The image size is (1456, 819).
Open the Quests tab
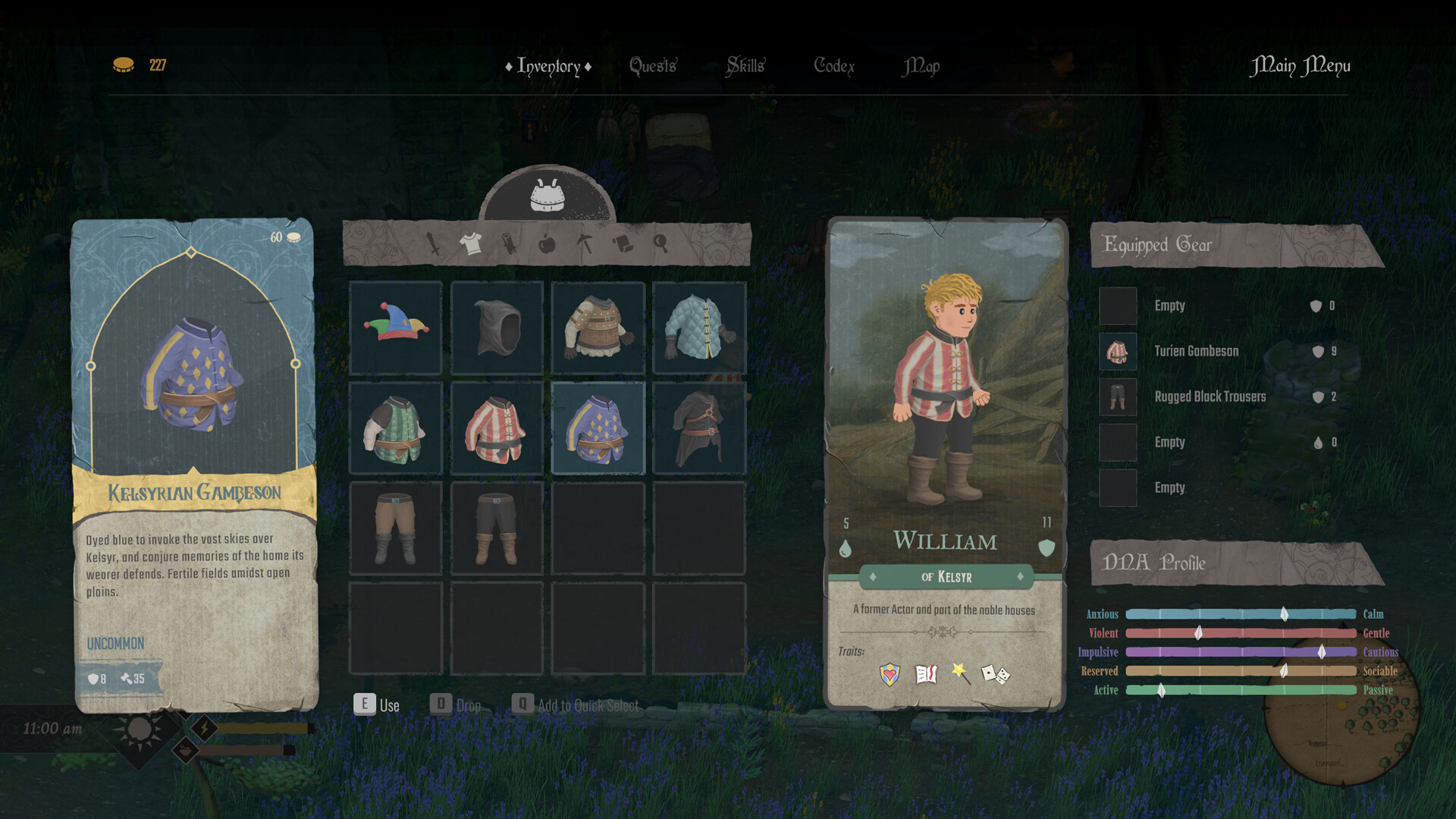653,67
